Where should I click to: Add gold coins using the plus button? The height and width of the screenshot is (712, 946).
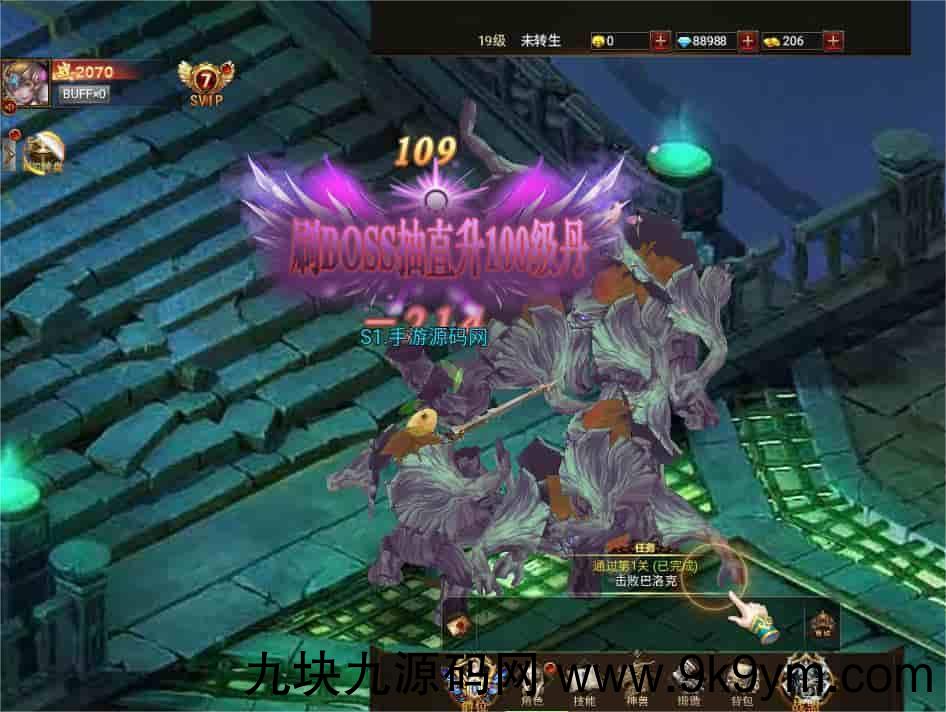tap(660, 41)
